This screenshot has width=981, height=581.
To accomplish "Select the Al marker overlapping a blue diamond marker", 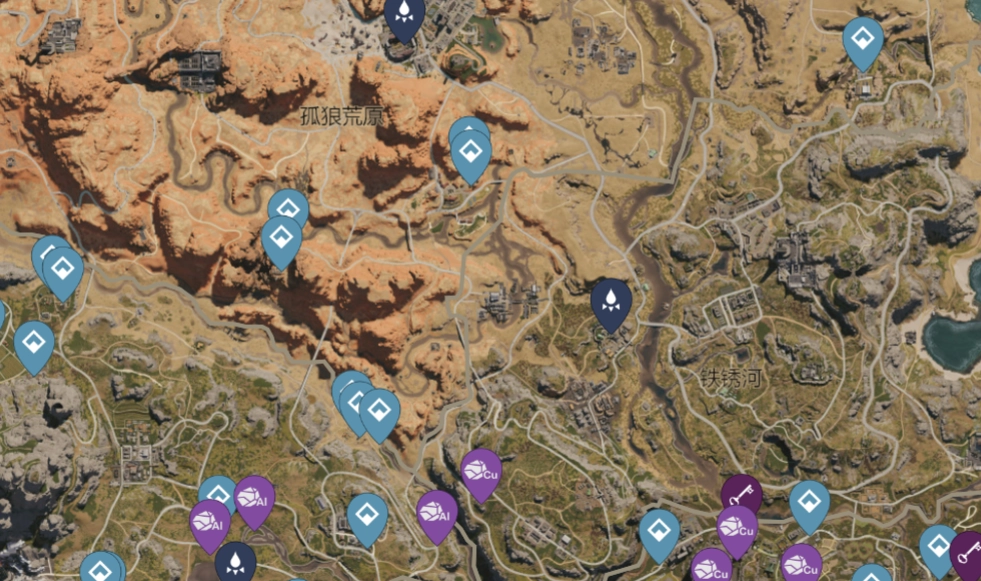I will pos(254,496).
